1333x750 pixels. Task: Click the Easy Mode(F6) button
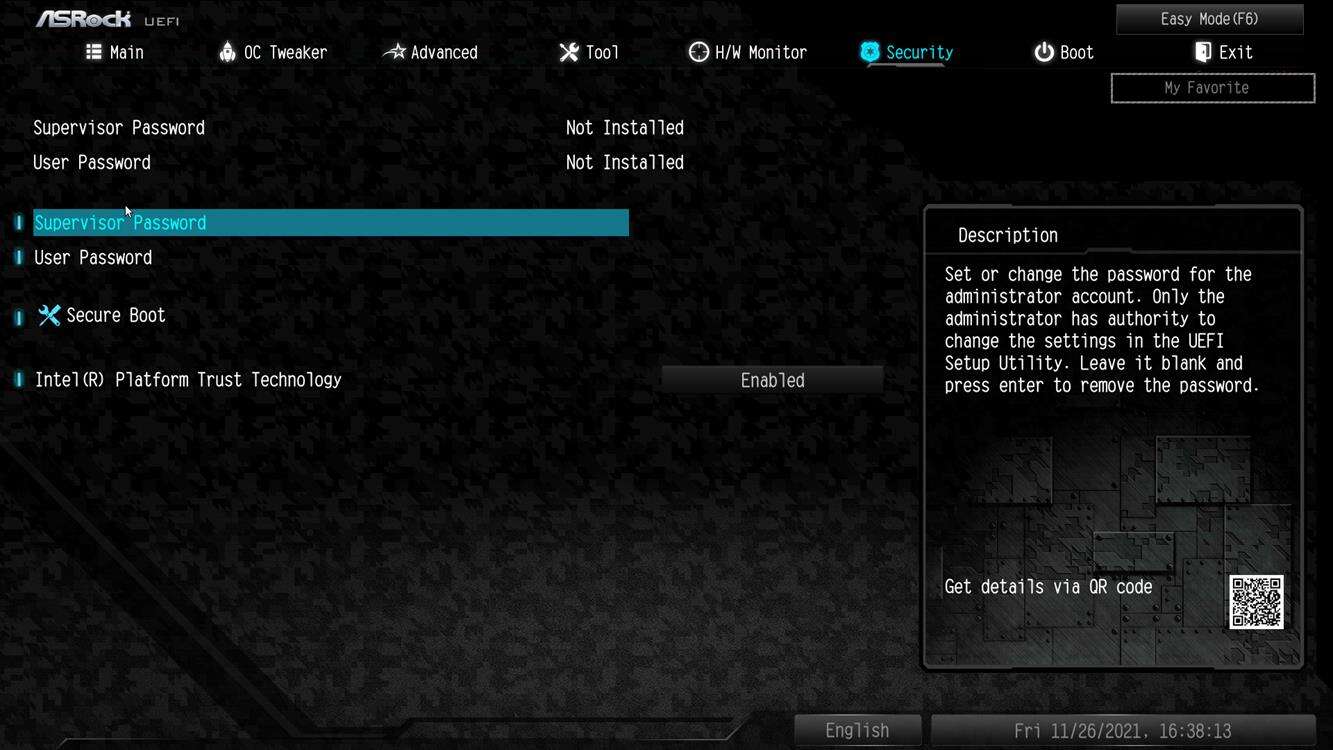[1209, 18]
